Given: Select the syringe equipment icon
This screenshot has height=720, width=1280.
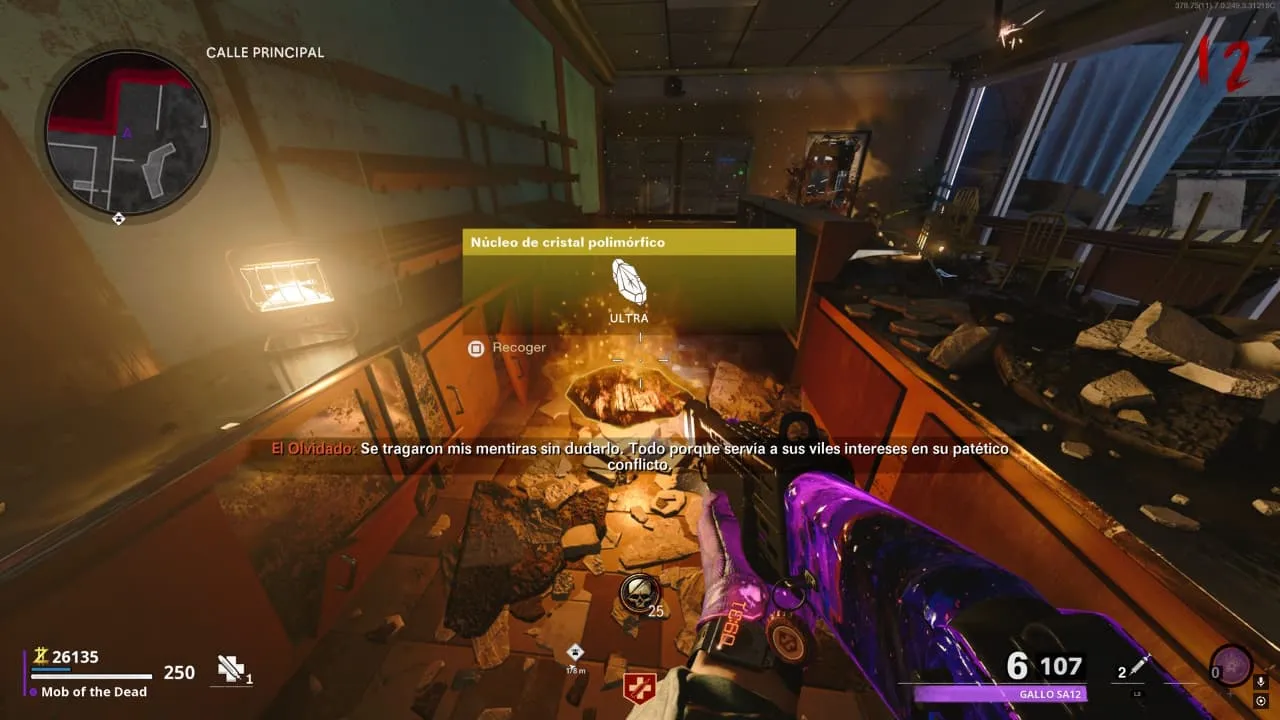Looking at the screenshot, I should (1141, 667).
